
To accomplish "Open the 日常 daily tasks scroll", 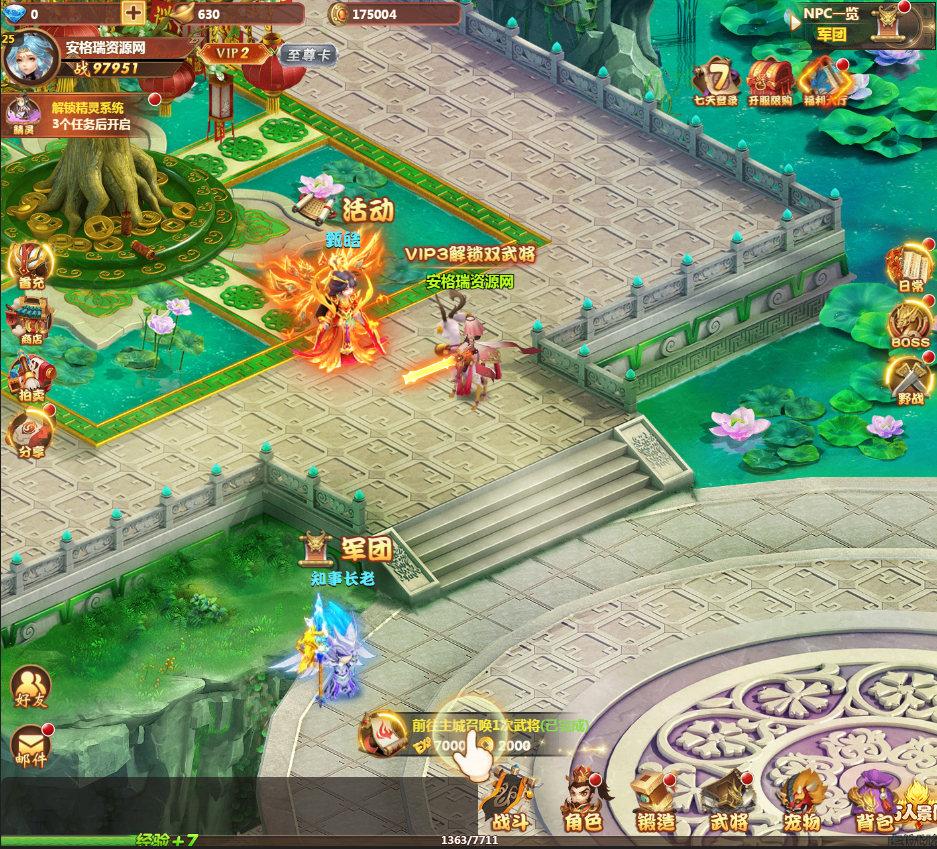I will point(910,267).
